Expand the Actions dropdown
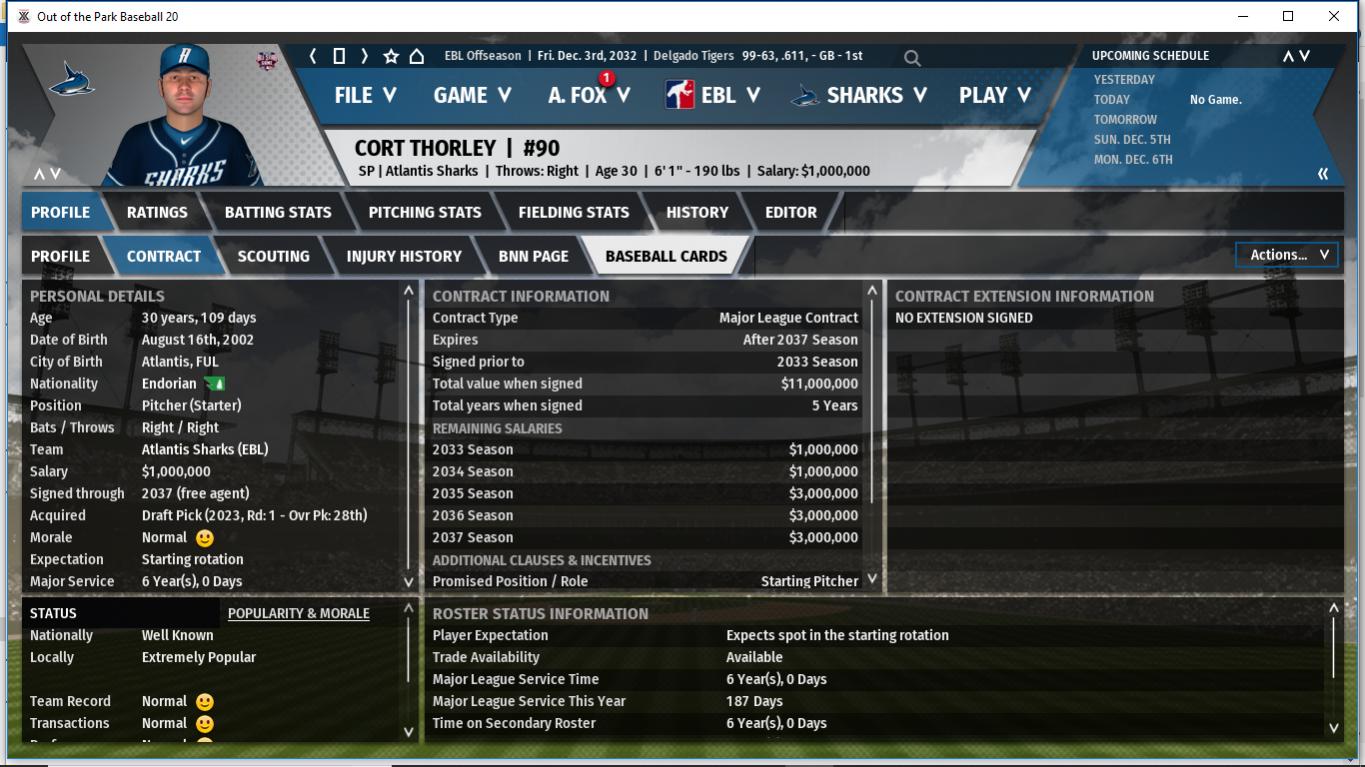The image size is (1365, 767). pos(1287,255)
